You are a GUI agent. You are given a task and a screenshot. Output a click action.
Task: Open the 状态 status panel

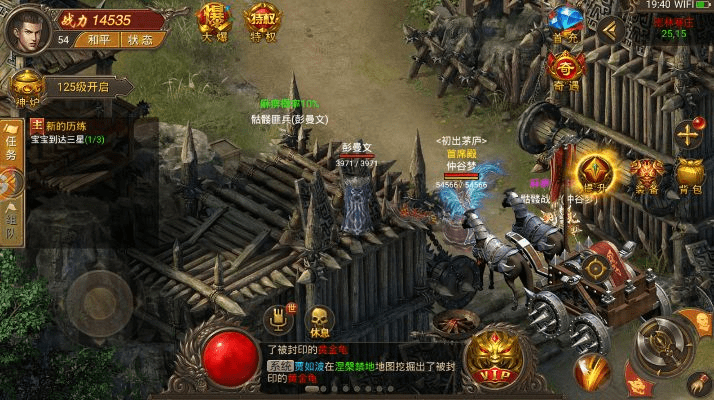point(139,40)
